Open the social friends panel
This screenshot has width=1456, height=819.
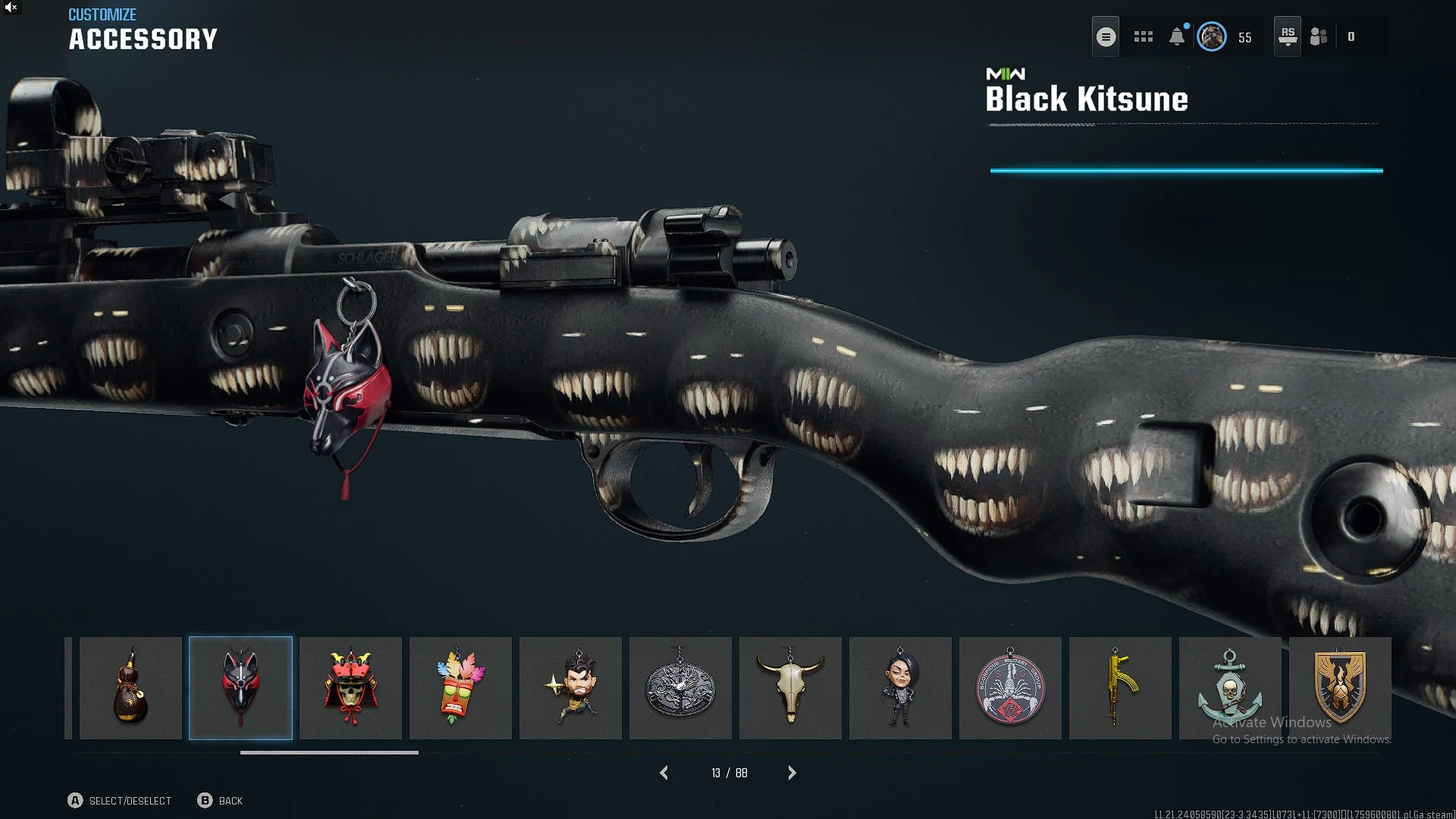[x=1319, y=36]
